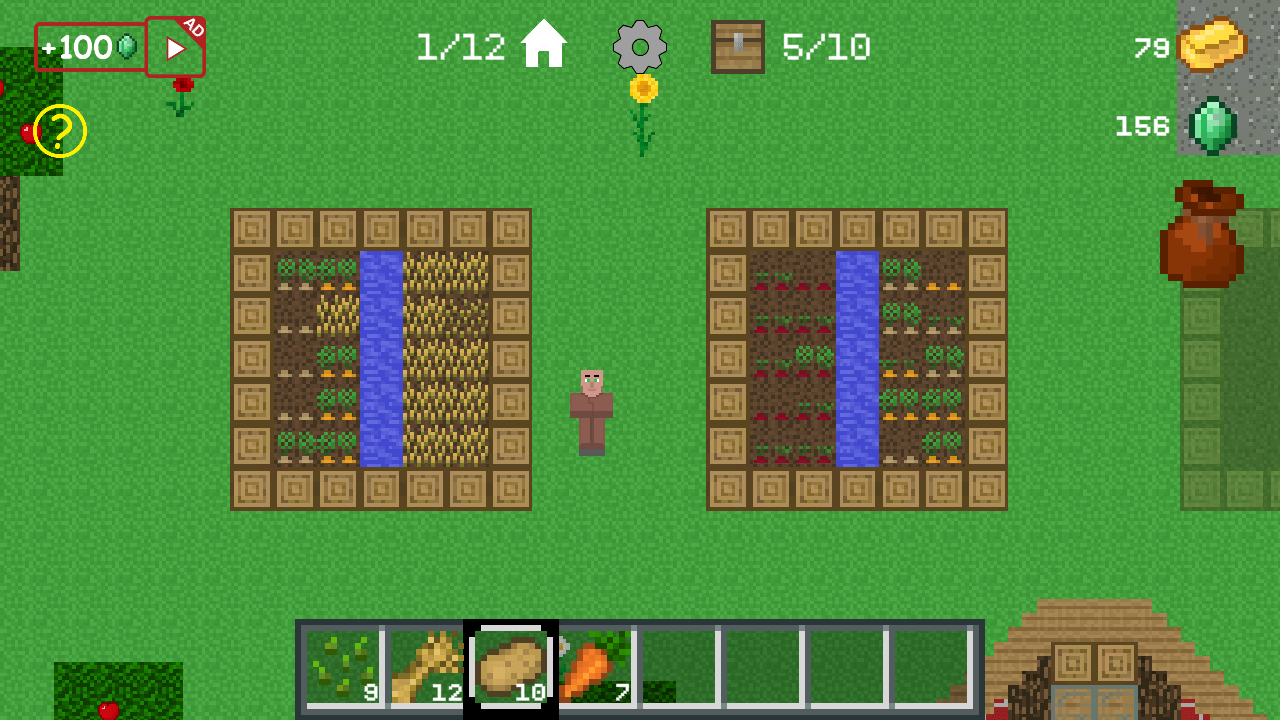The height and width of the screenshot is (720, 1280).
Task: Open the yellow question mark help bubble
Action: coord(60,131)
